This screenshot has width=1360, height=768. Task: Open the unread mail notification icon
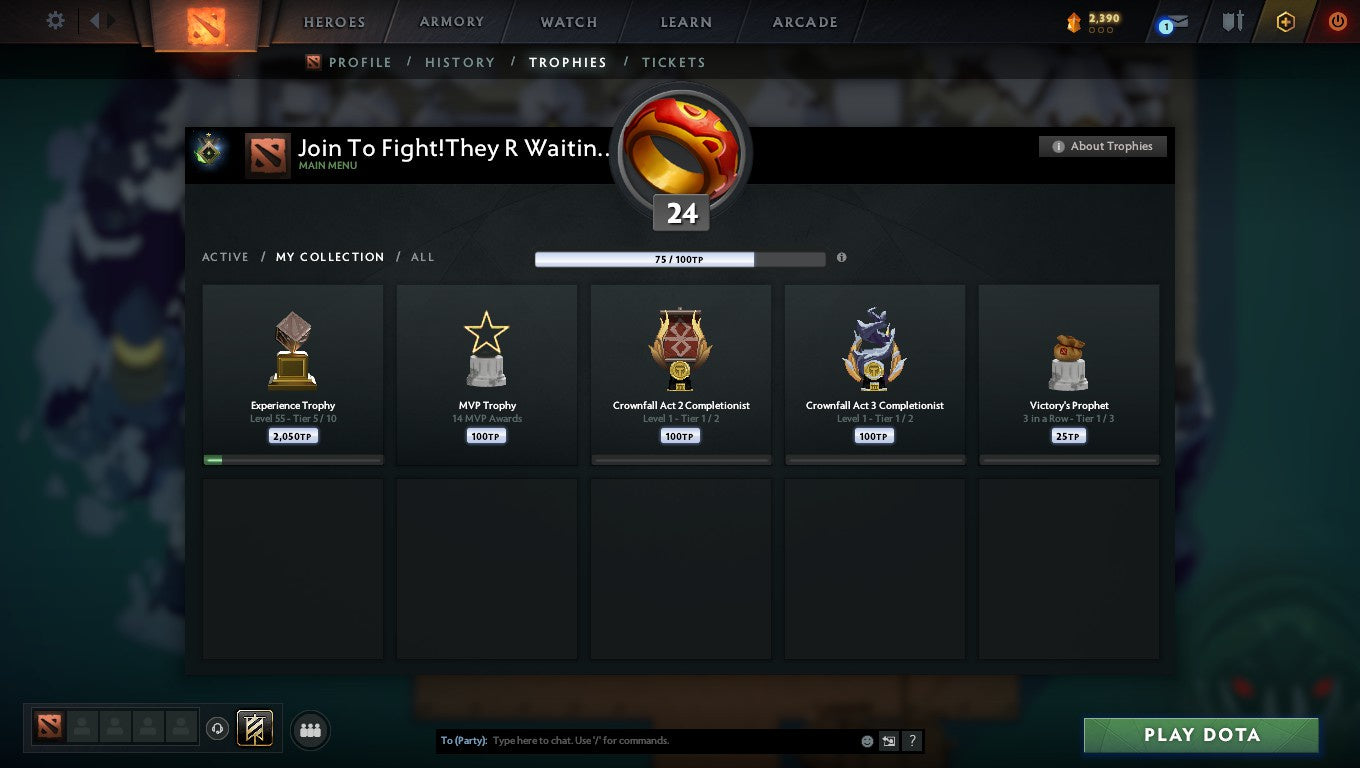coord(1173,21)
